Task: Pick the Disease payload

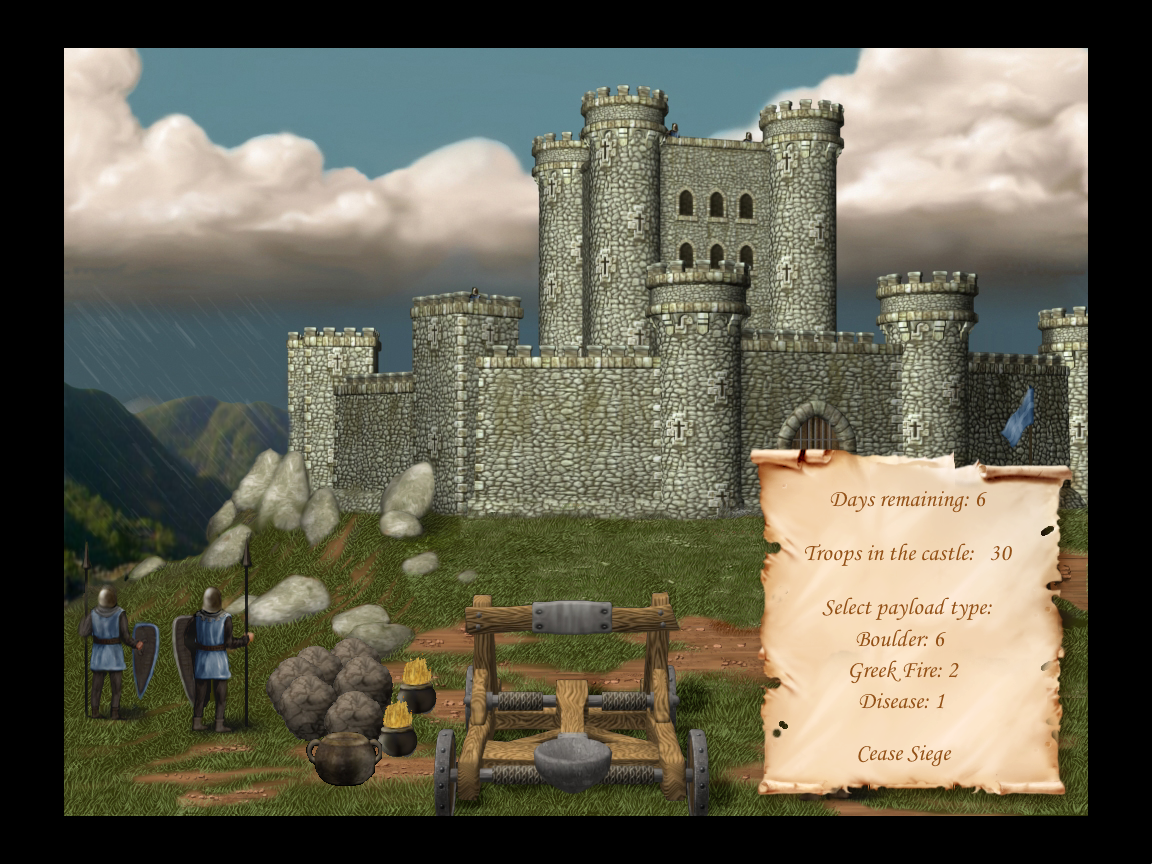Action: (902, 701)
